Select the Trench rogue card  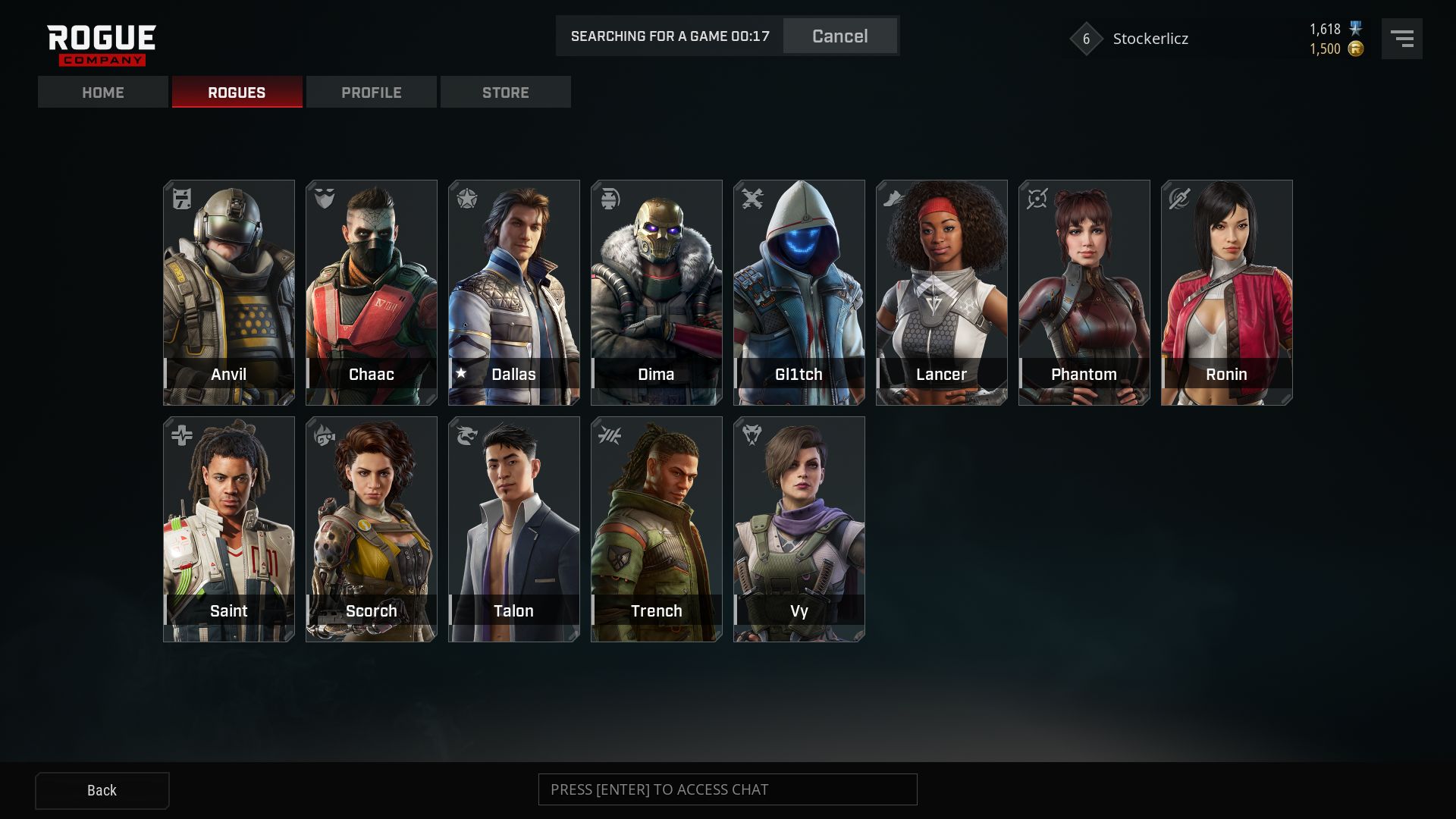[657, 529]
